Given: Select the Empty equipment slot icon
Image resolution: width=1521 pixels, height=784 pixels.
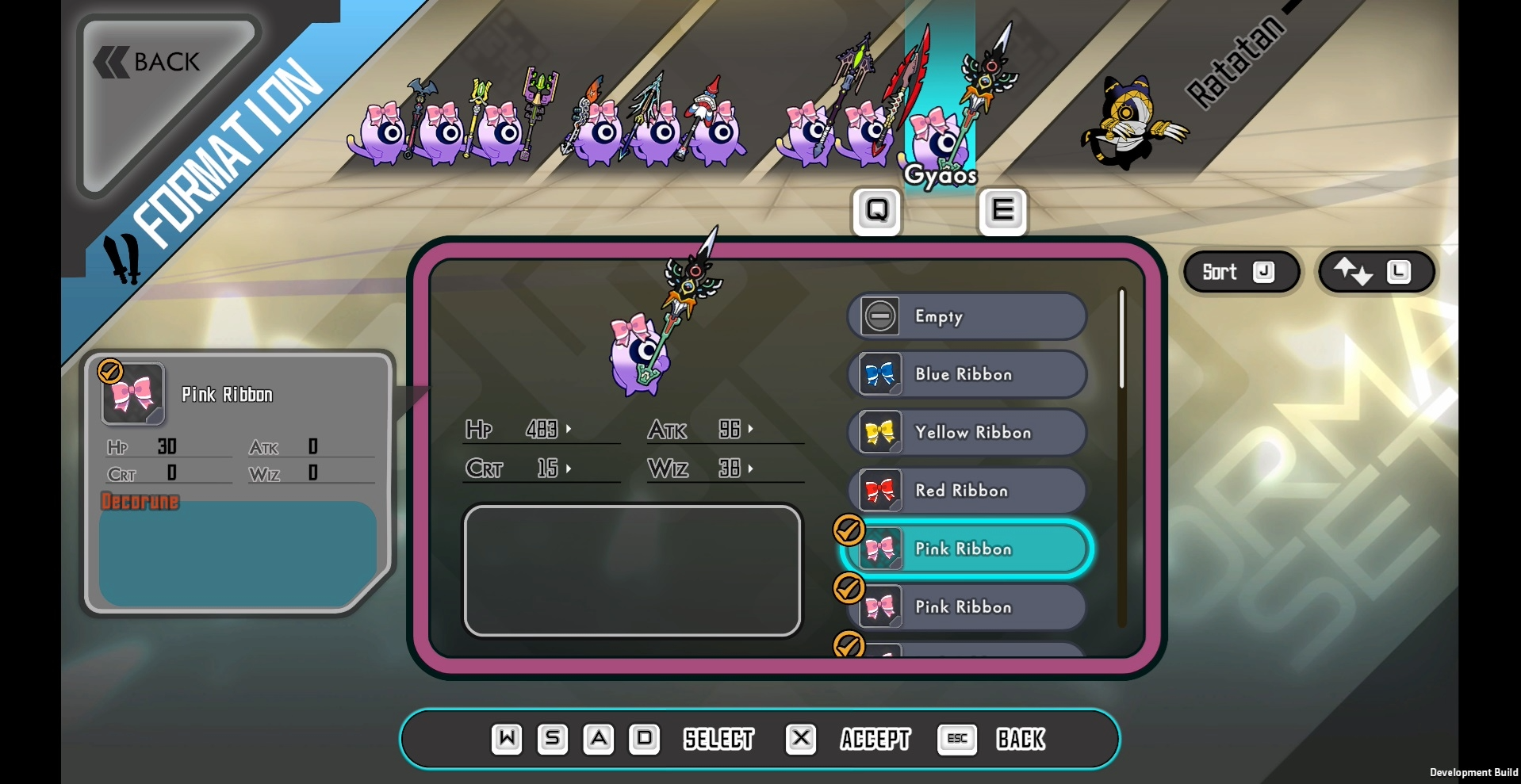Looking at the screenshot, I should point(880,316).
